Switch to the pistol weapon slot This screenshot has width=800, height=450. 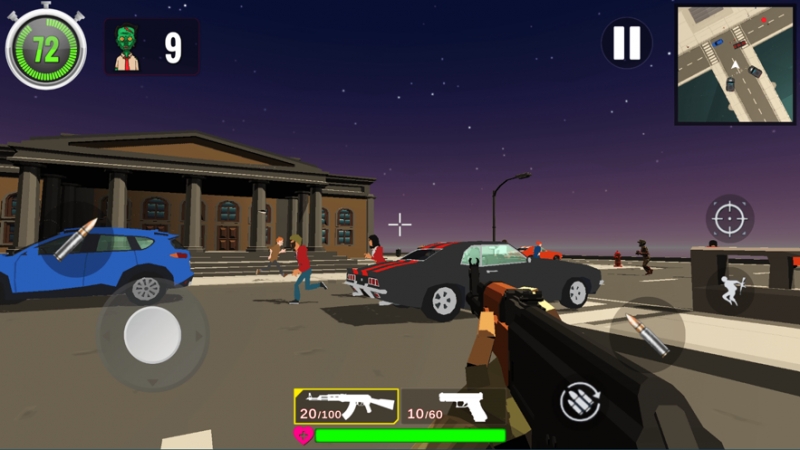tap(454, 406)
